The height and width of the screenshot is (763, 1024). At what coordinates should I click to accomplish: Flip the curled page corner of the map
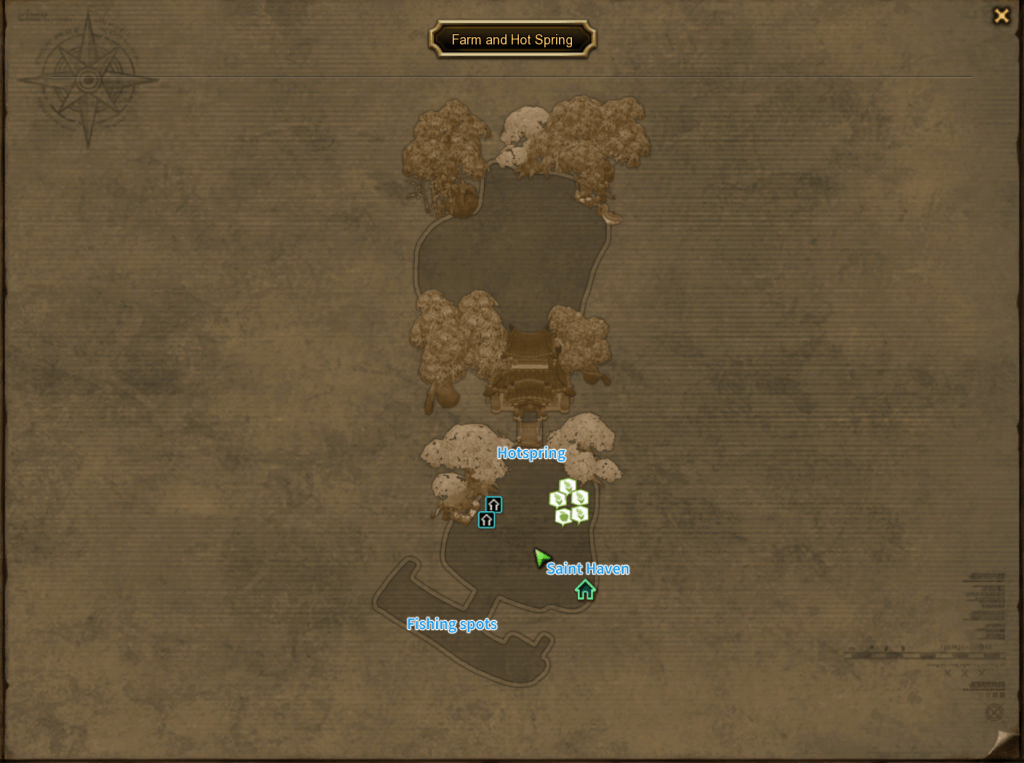point(1004,743)
